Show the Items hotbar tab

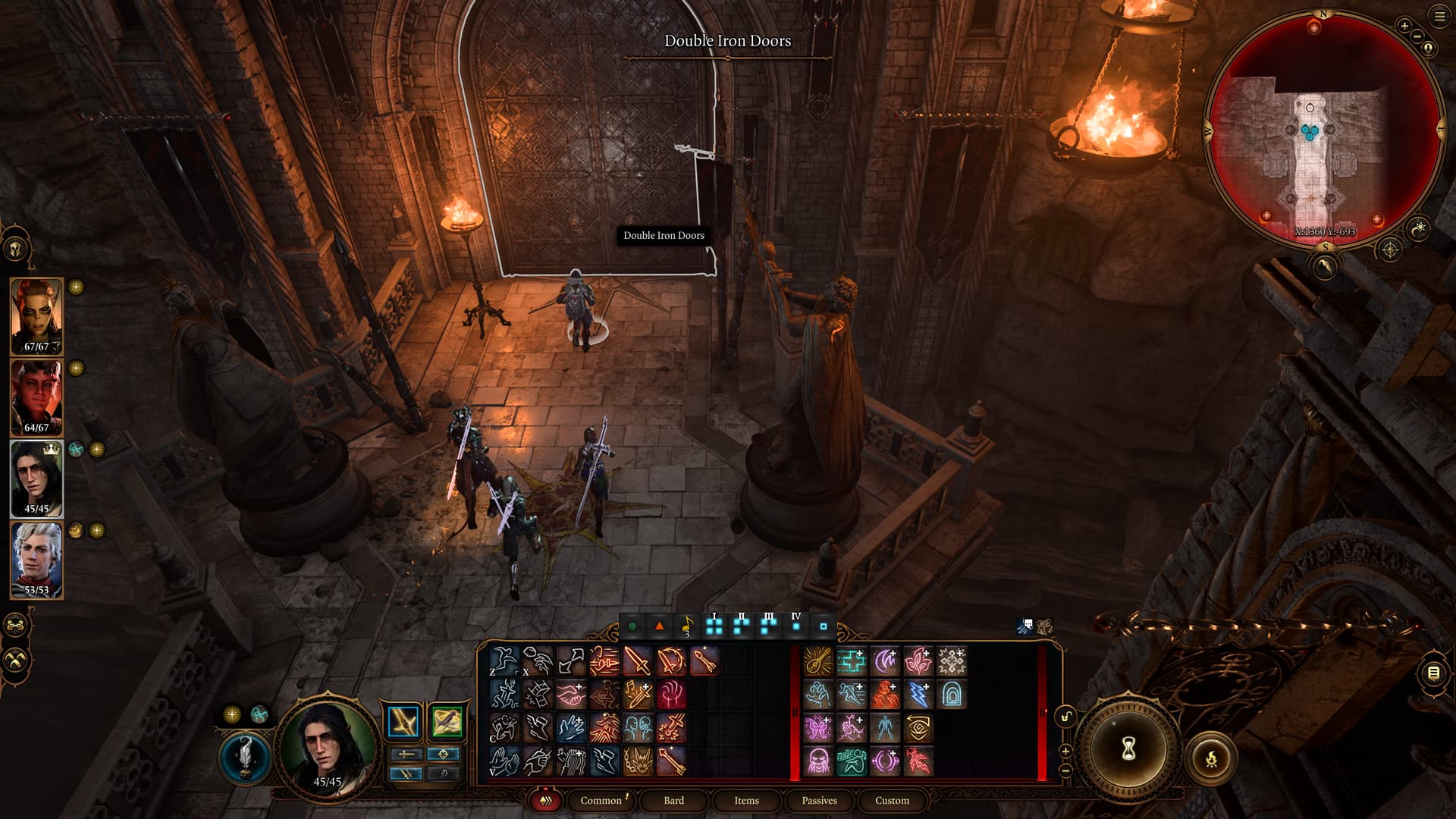coord(746,800)
